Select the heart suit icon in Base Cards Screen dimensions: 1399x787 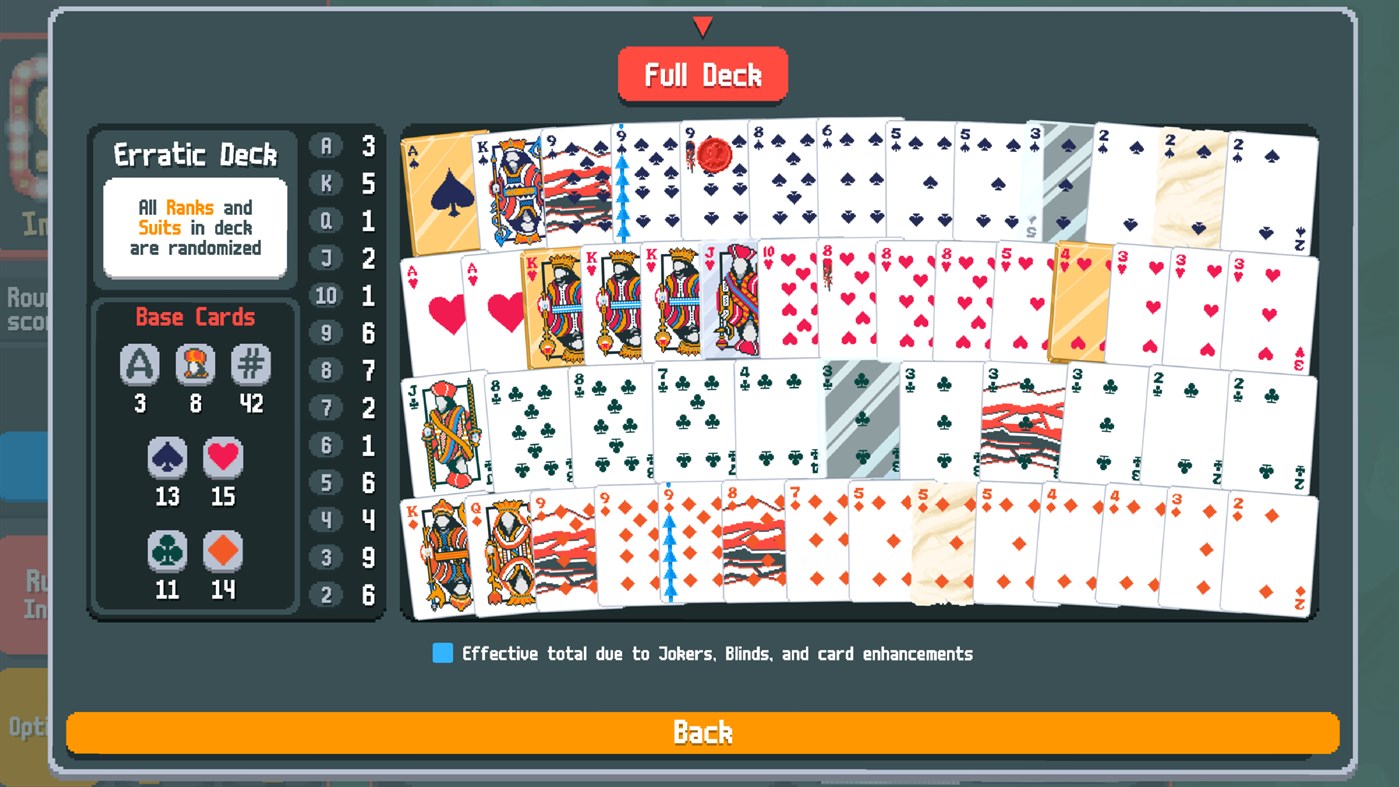pyautogui.click(x=222, y=457)
